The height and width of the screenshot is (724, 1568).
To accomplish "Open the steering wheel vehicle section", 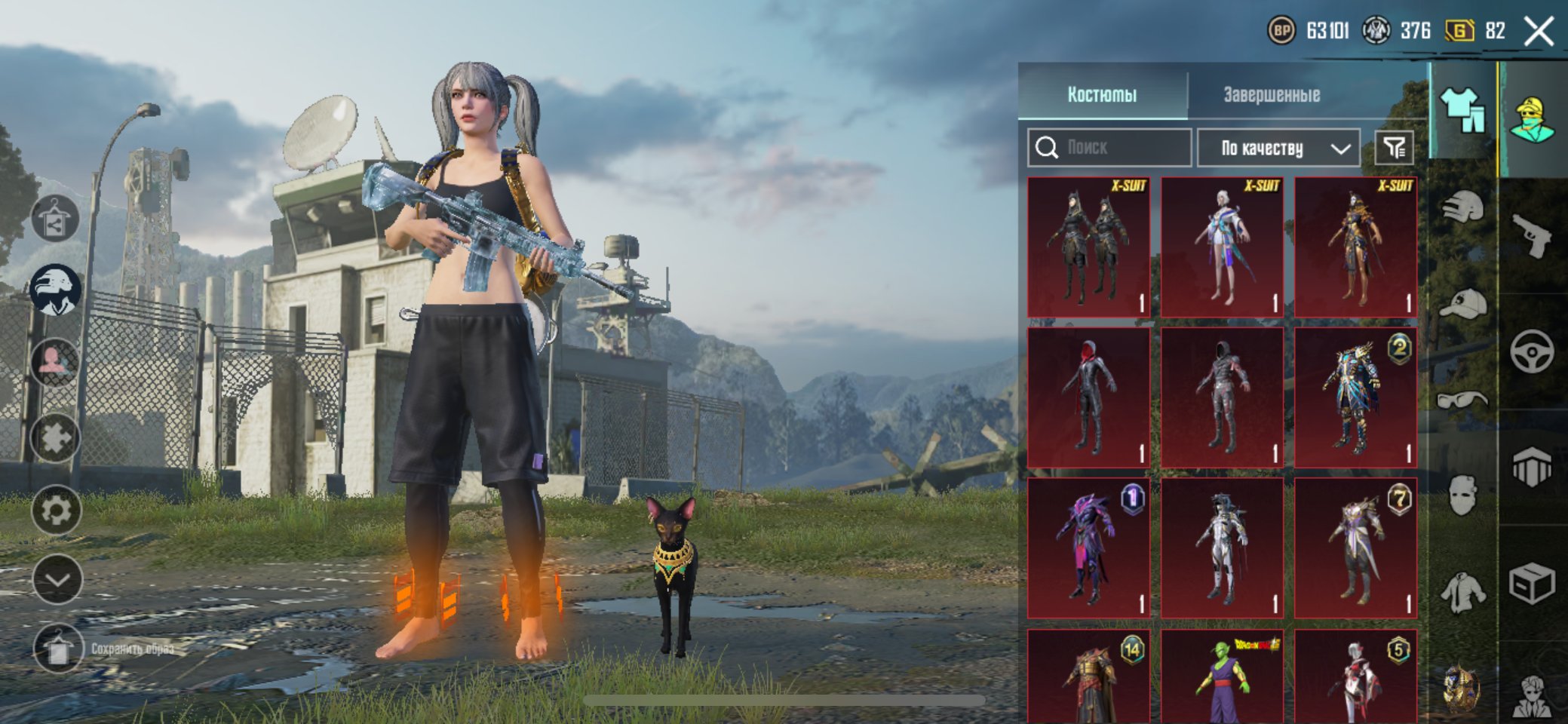I will tap(1533, 351).
